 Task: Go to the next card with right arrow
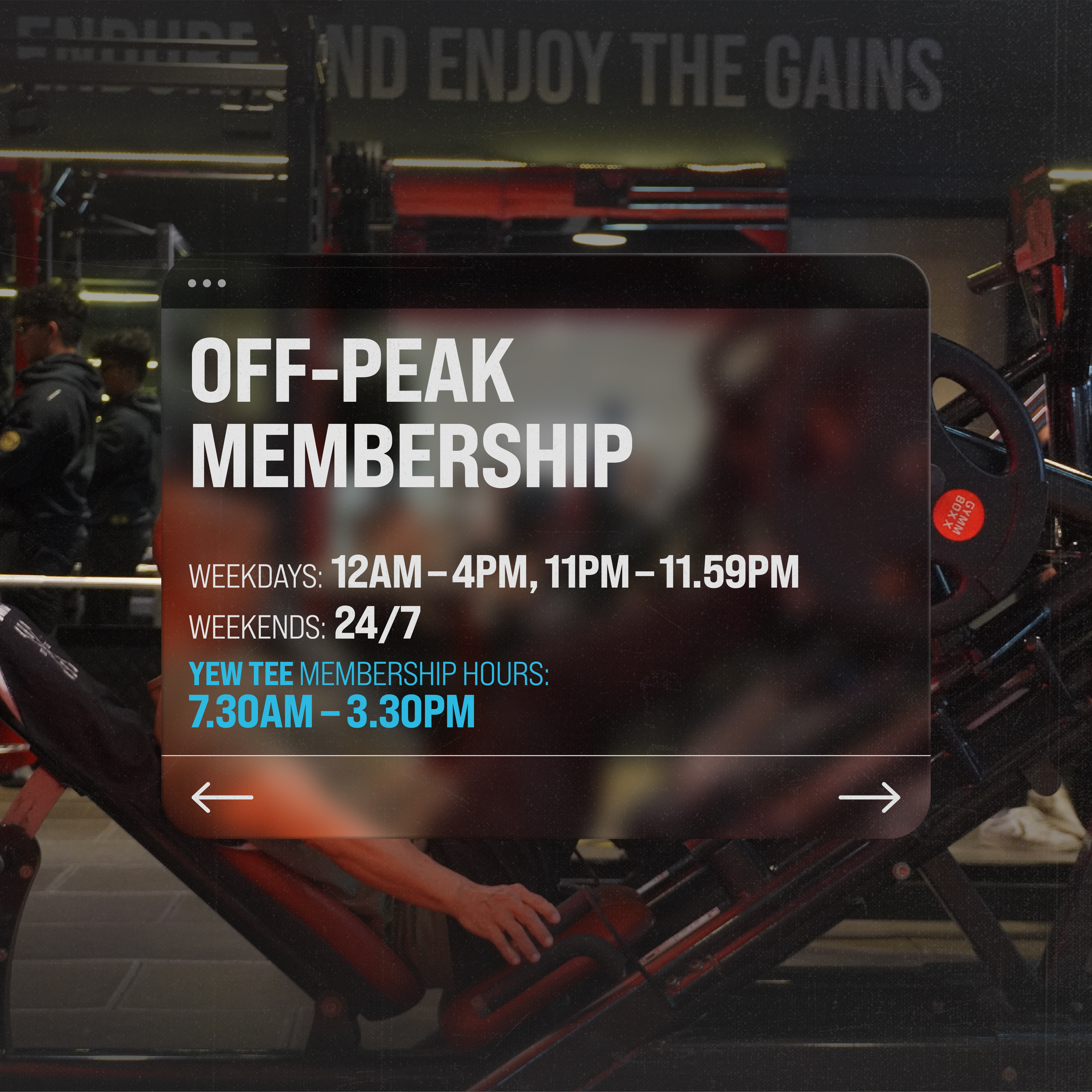coord(869,797)
